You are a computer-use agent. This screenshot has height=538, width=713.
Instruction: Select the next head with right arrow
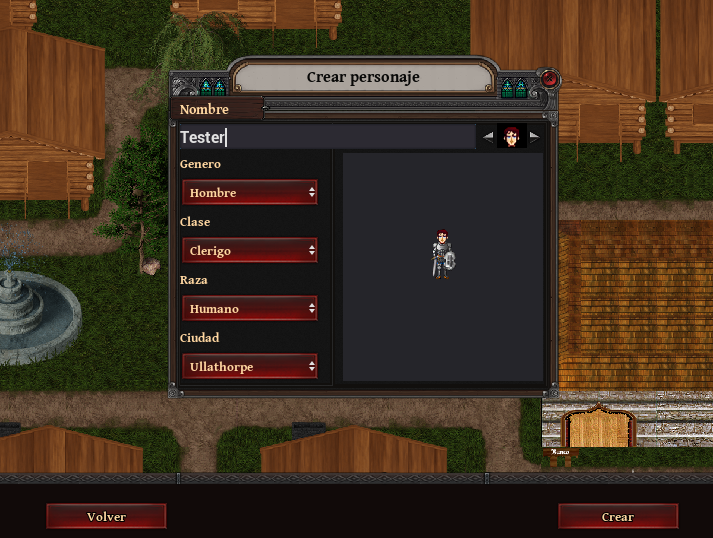coord(535,137)
